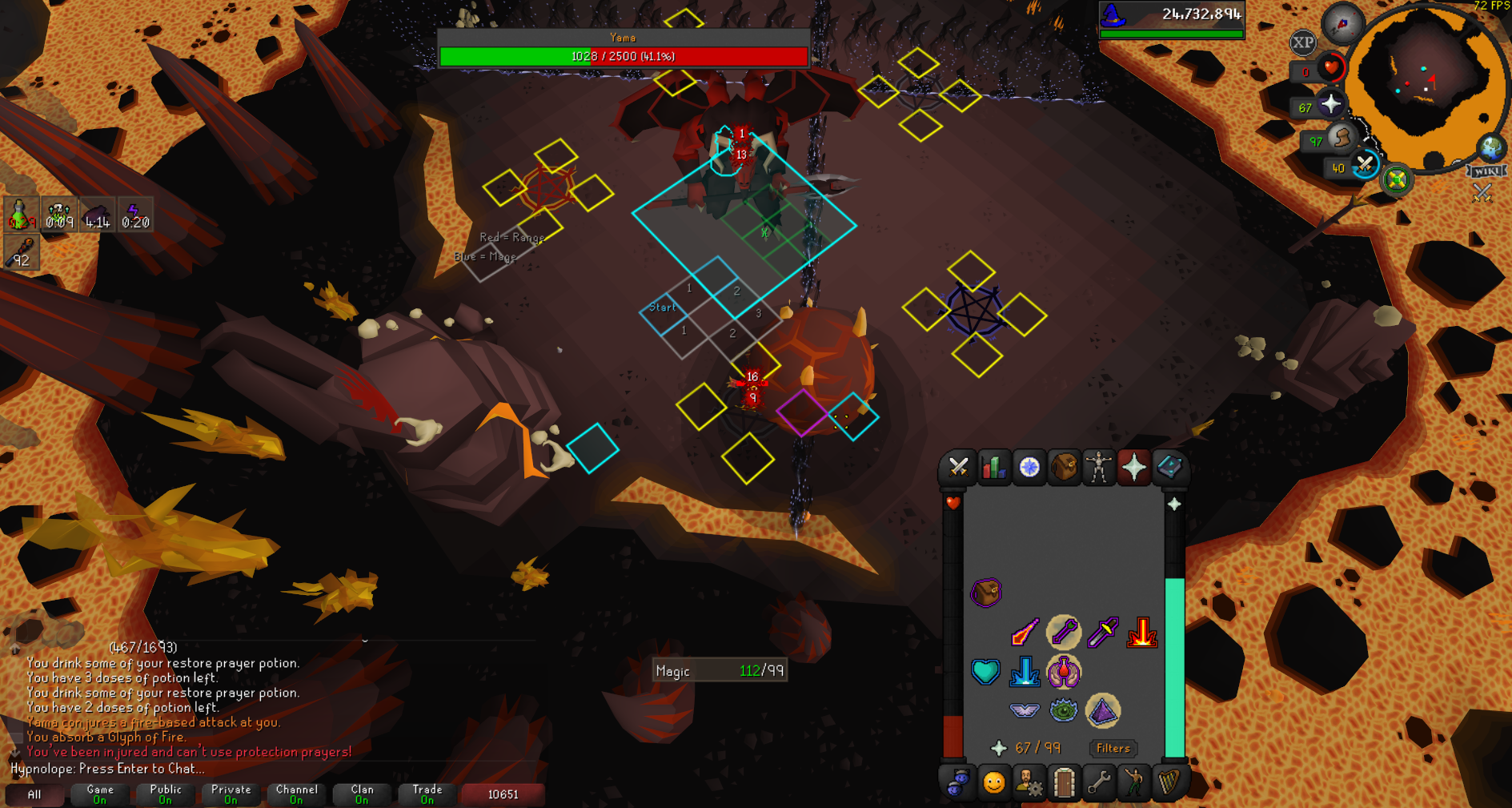
Task: Show the Worn Equipment tab
Action: coord(1099,467)
